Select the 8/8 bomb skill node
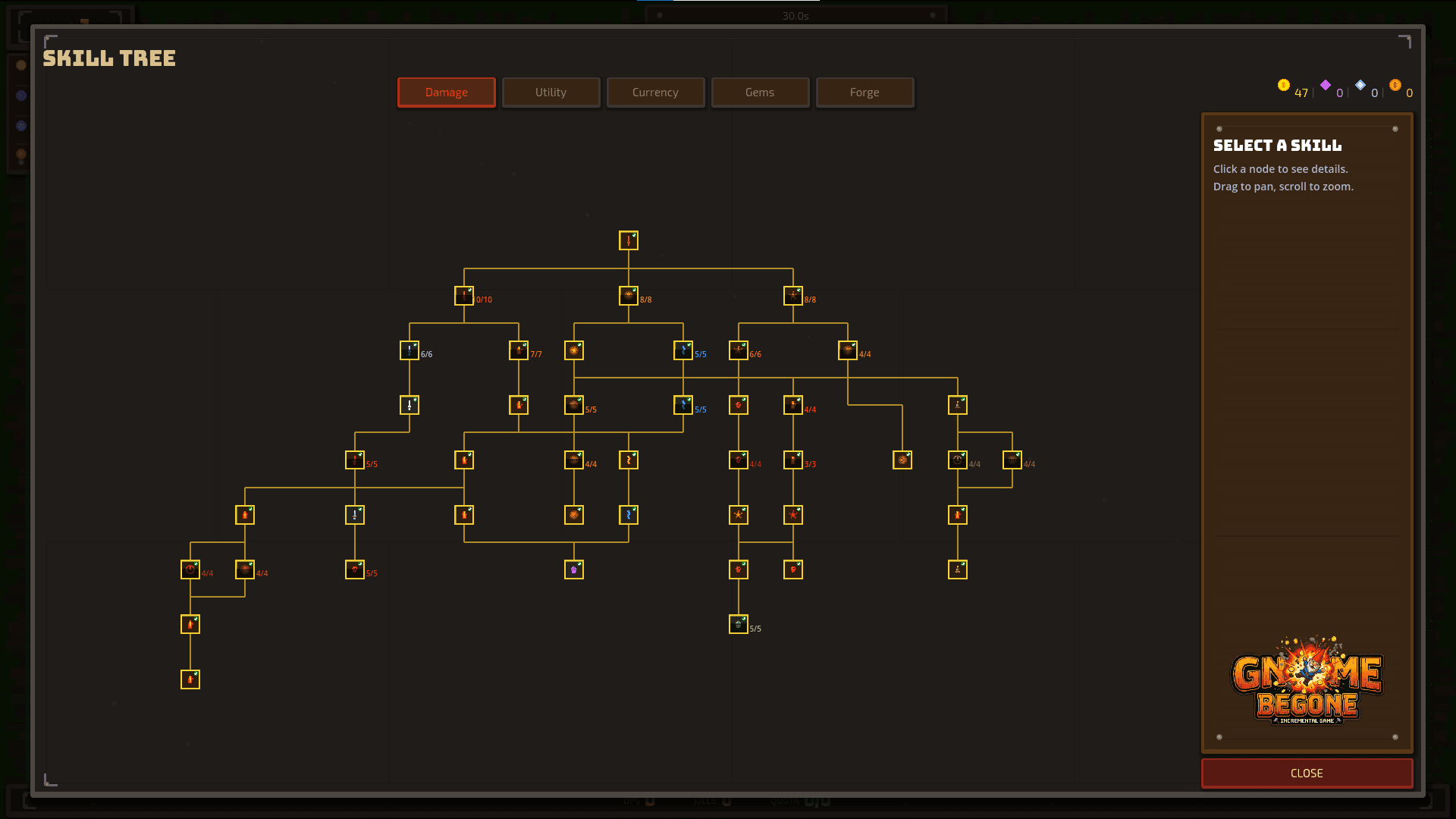 pos(629,296)
